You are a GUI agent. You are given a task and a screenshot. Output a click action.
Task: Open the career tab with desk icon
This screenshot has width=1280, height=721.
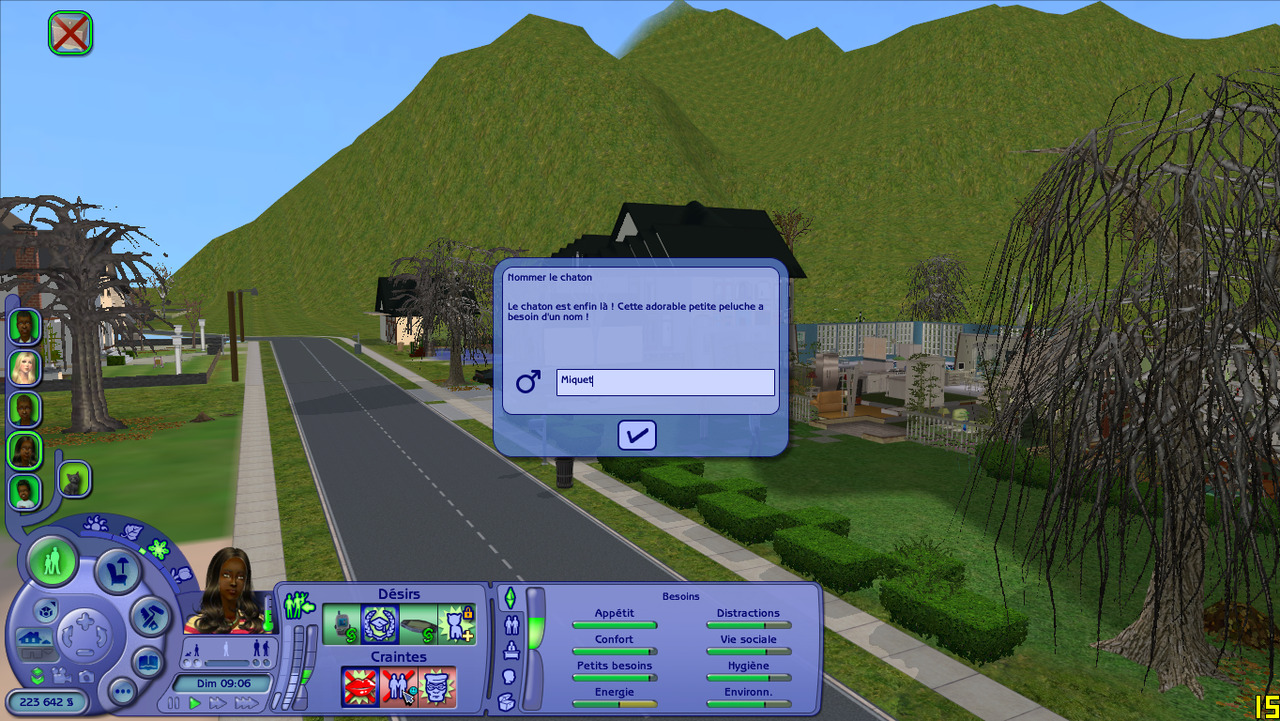point(511,651)
